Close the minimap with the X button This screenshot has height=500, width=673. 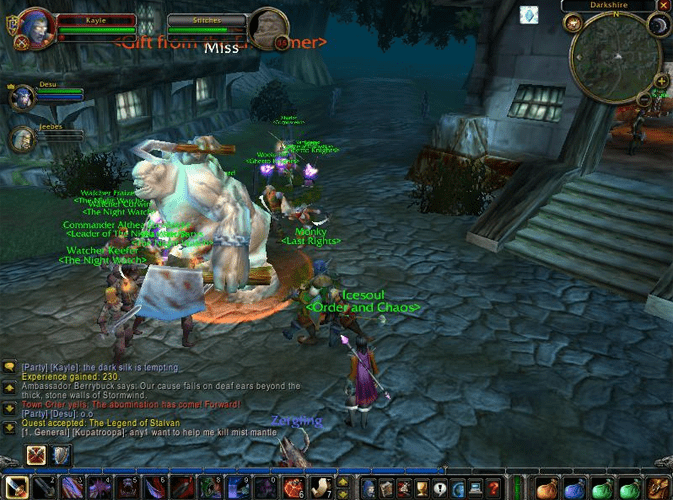664,5
